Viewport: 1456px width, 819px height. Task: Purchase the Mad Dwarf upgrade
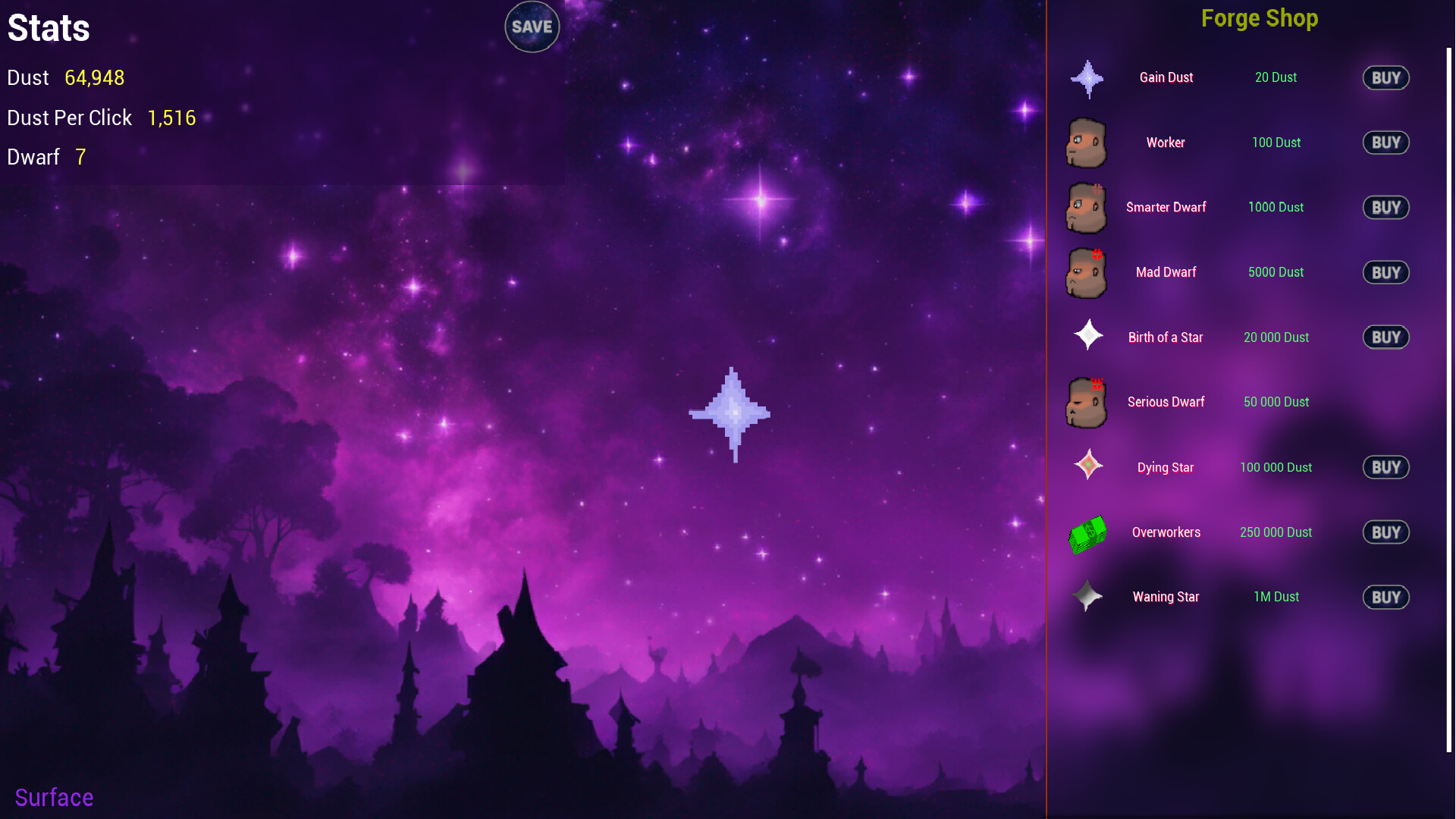pos(1385,272)
